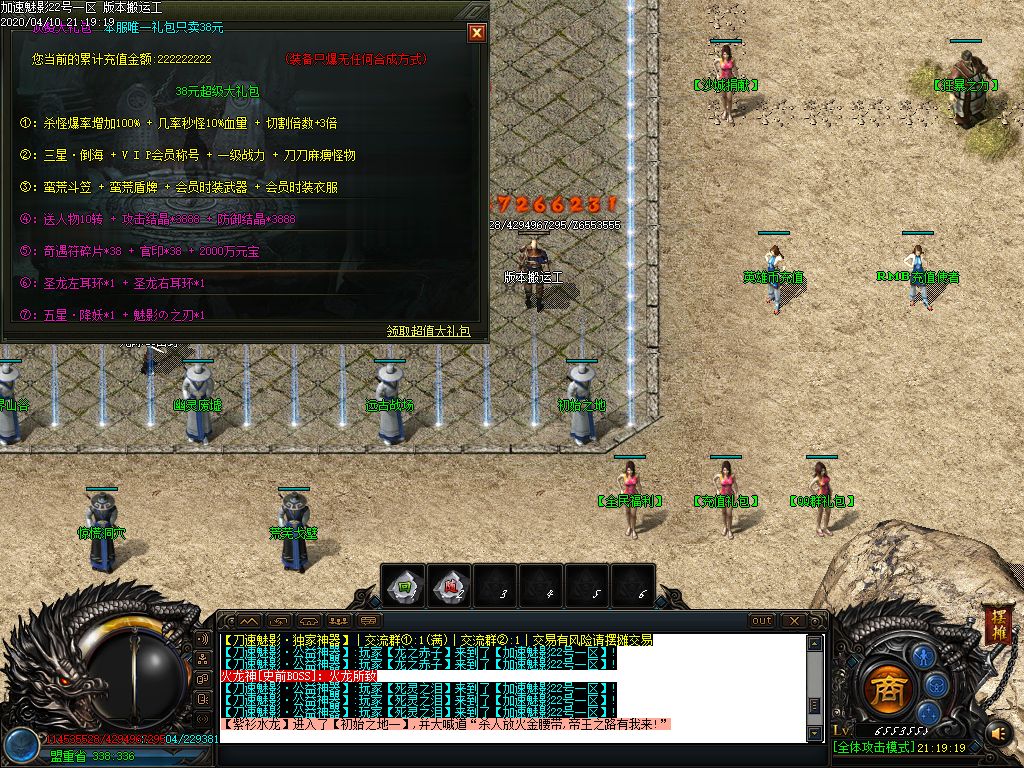Select the green 回 stone in hotbar slot one
The height and width of the screenshot is (768, 1024).
403,587
